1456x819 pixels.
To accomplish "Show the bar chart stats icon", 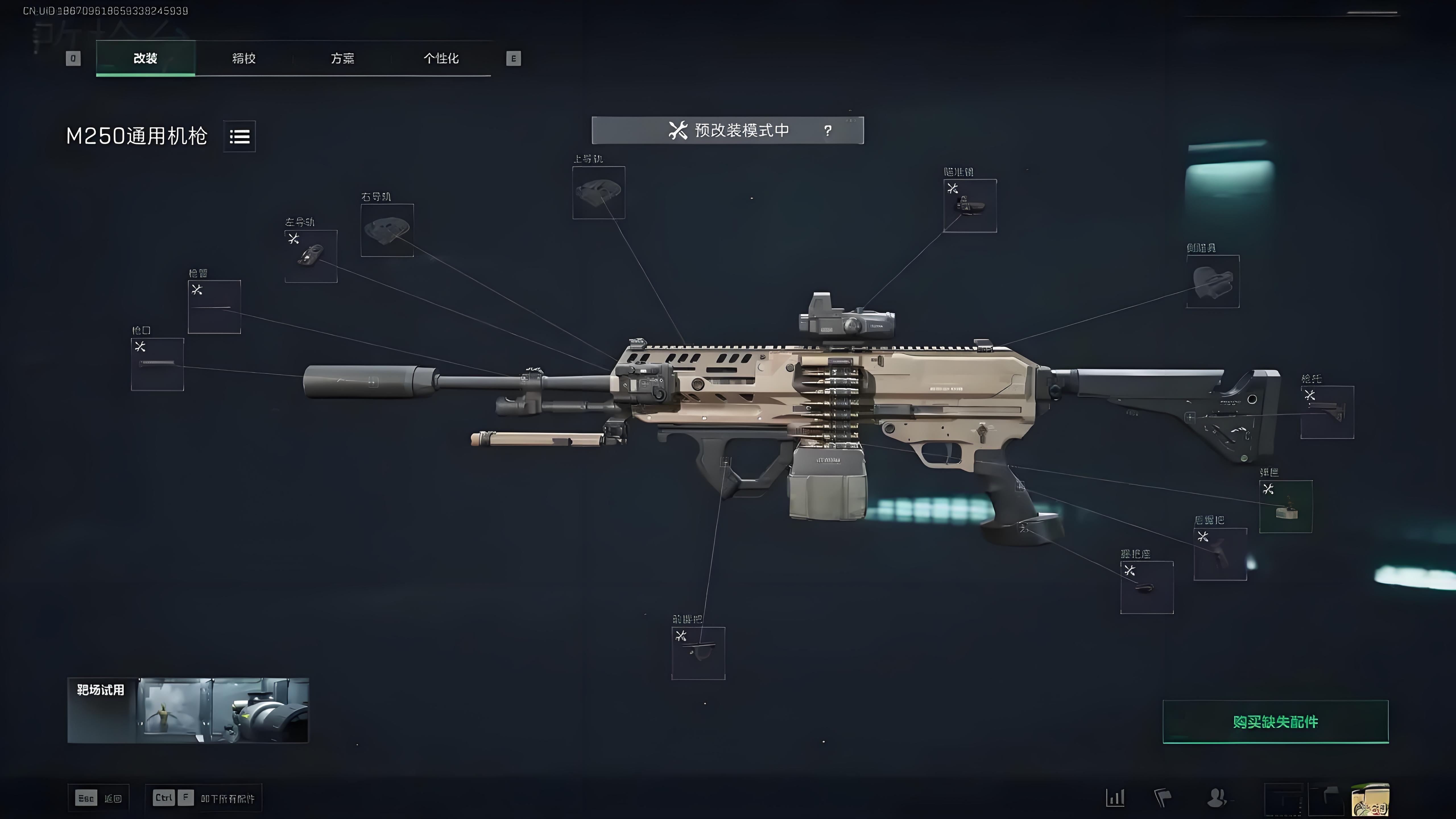I will pos(1115,797).
